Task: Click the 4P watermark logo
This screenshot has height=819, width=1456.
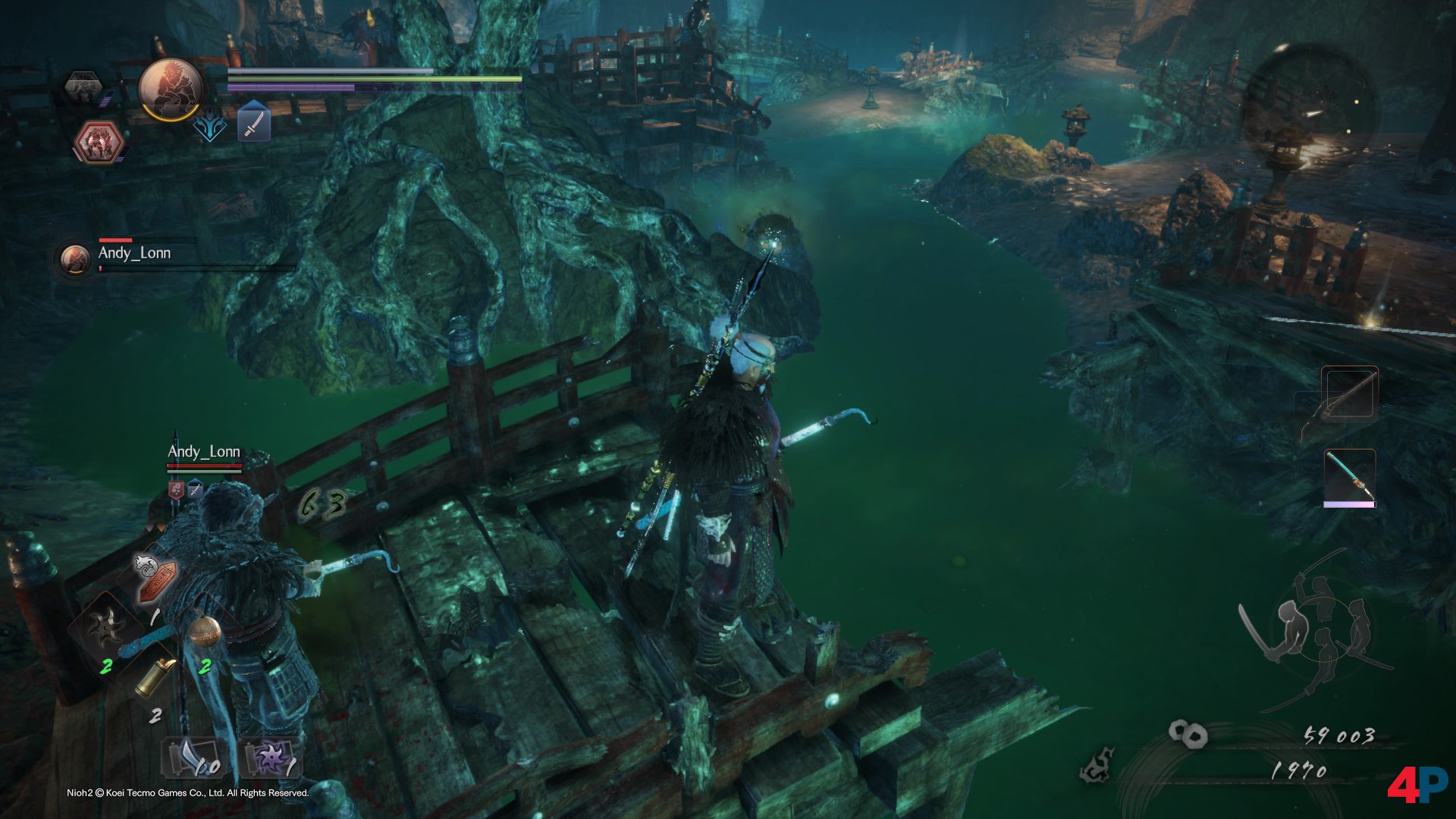Action: tap(1417, 785)
